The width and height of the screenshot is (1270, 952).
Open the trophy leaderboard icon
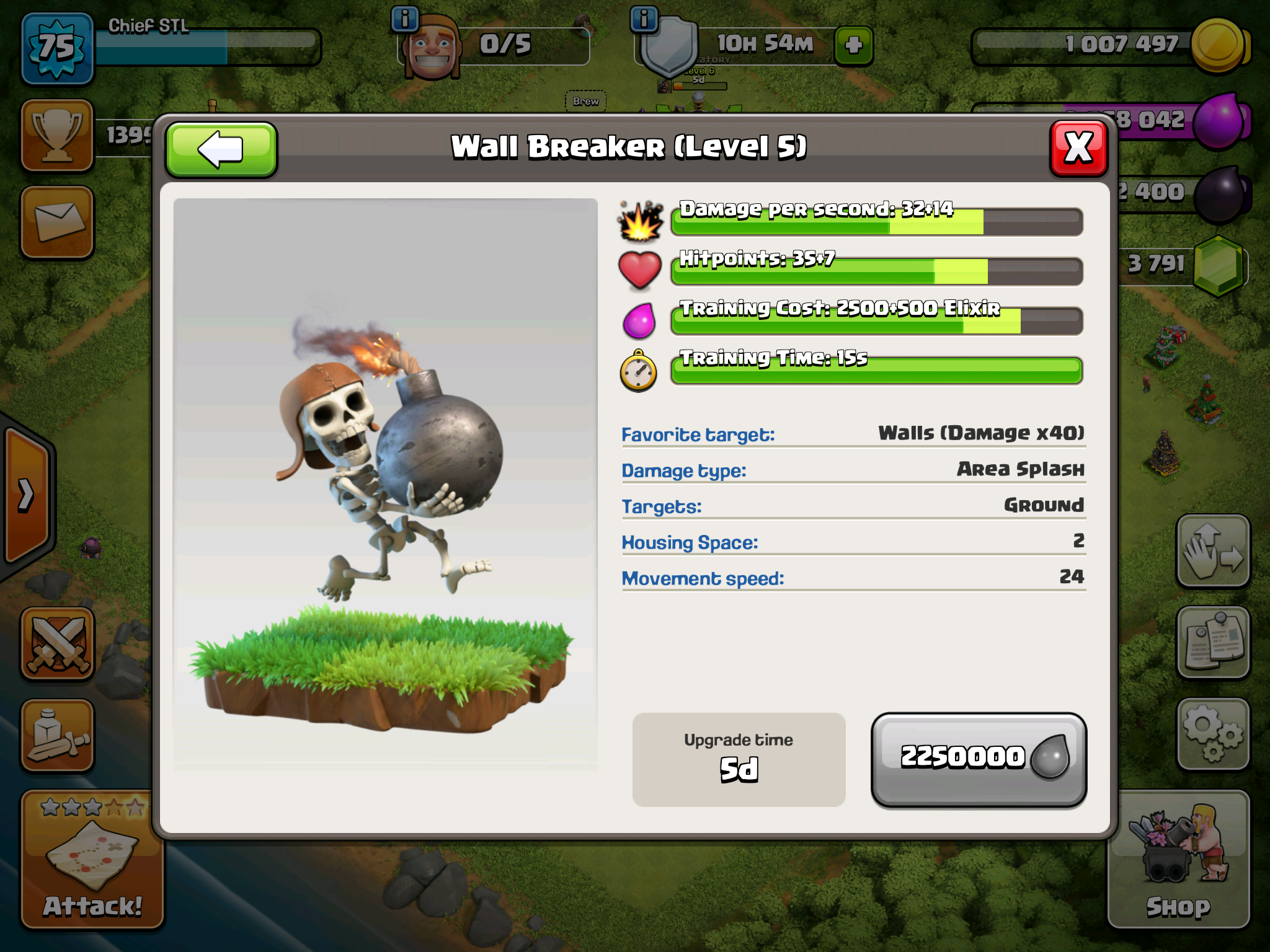(x=57, y=135)
